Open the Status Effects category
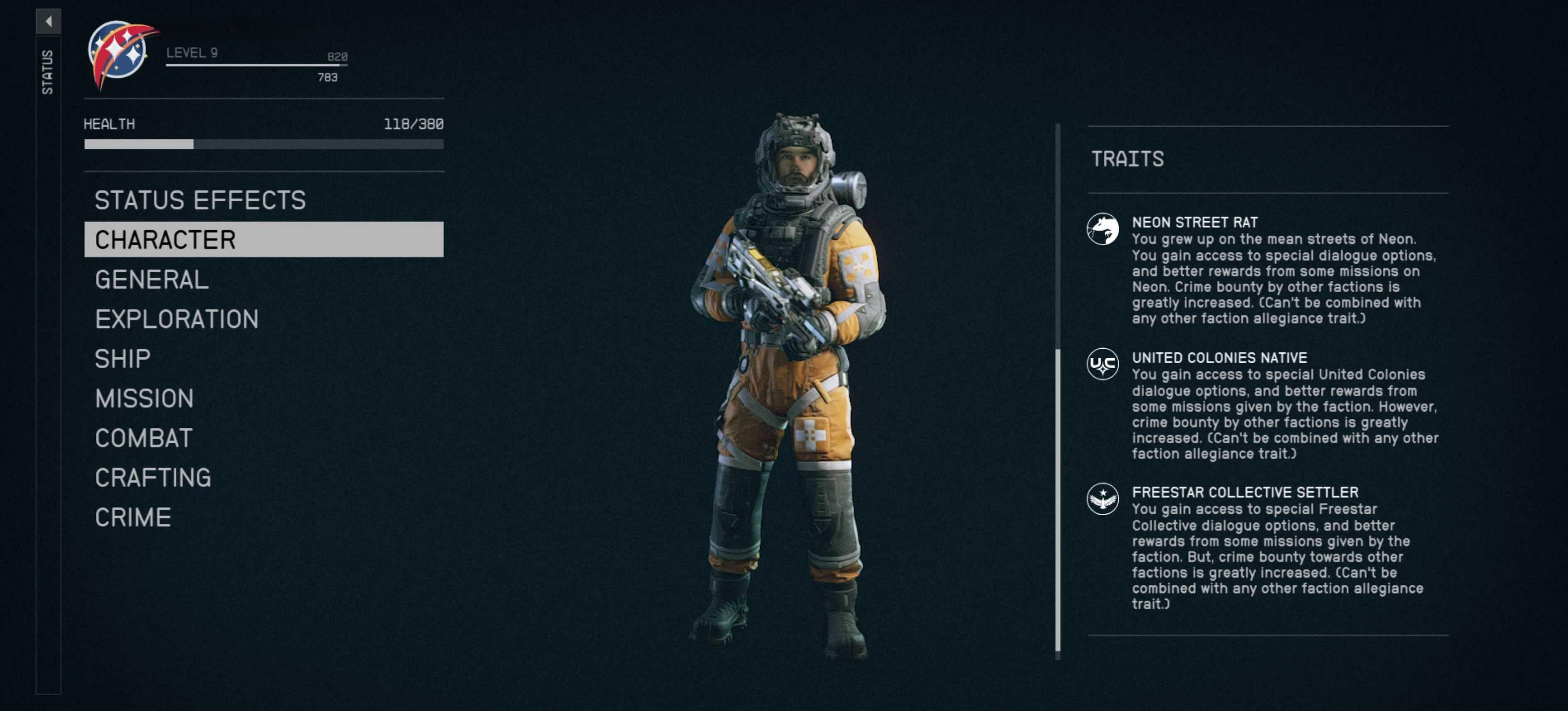The image size is (1568, 711). pyautogui.click(x=200, y=200)
